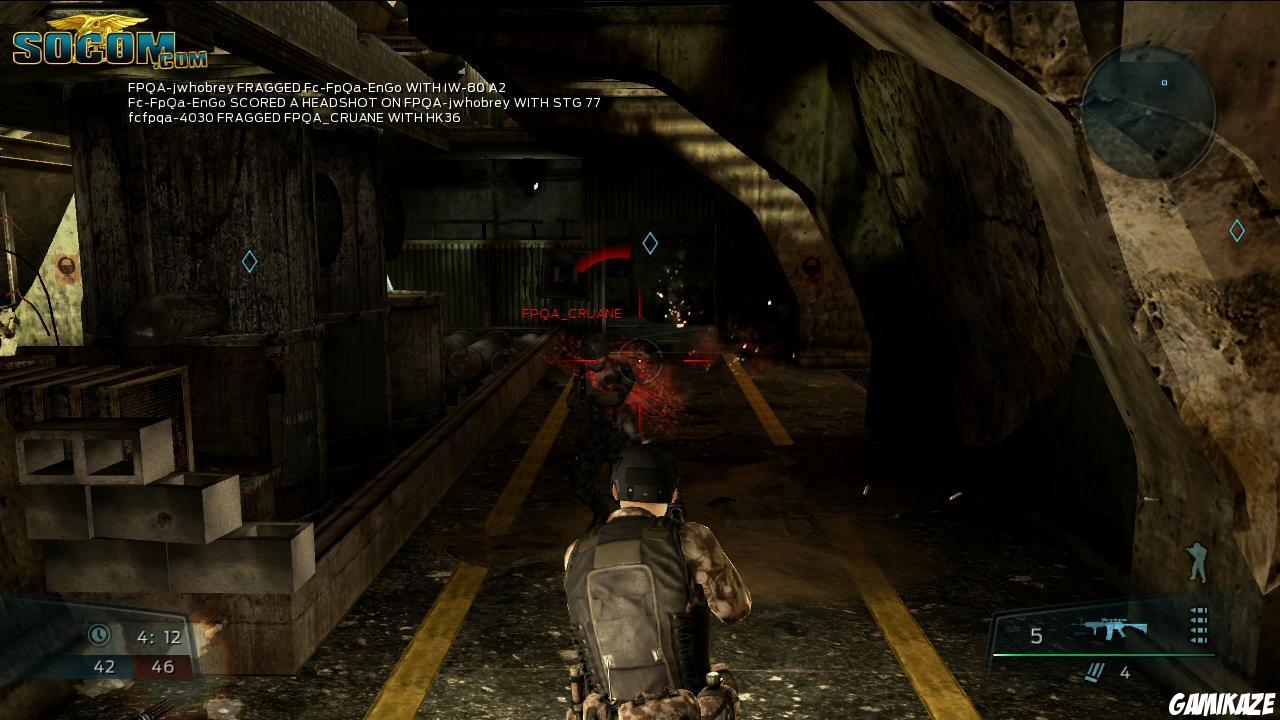Click the player name FPQA_CRUANE

[x=571, y=312]
